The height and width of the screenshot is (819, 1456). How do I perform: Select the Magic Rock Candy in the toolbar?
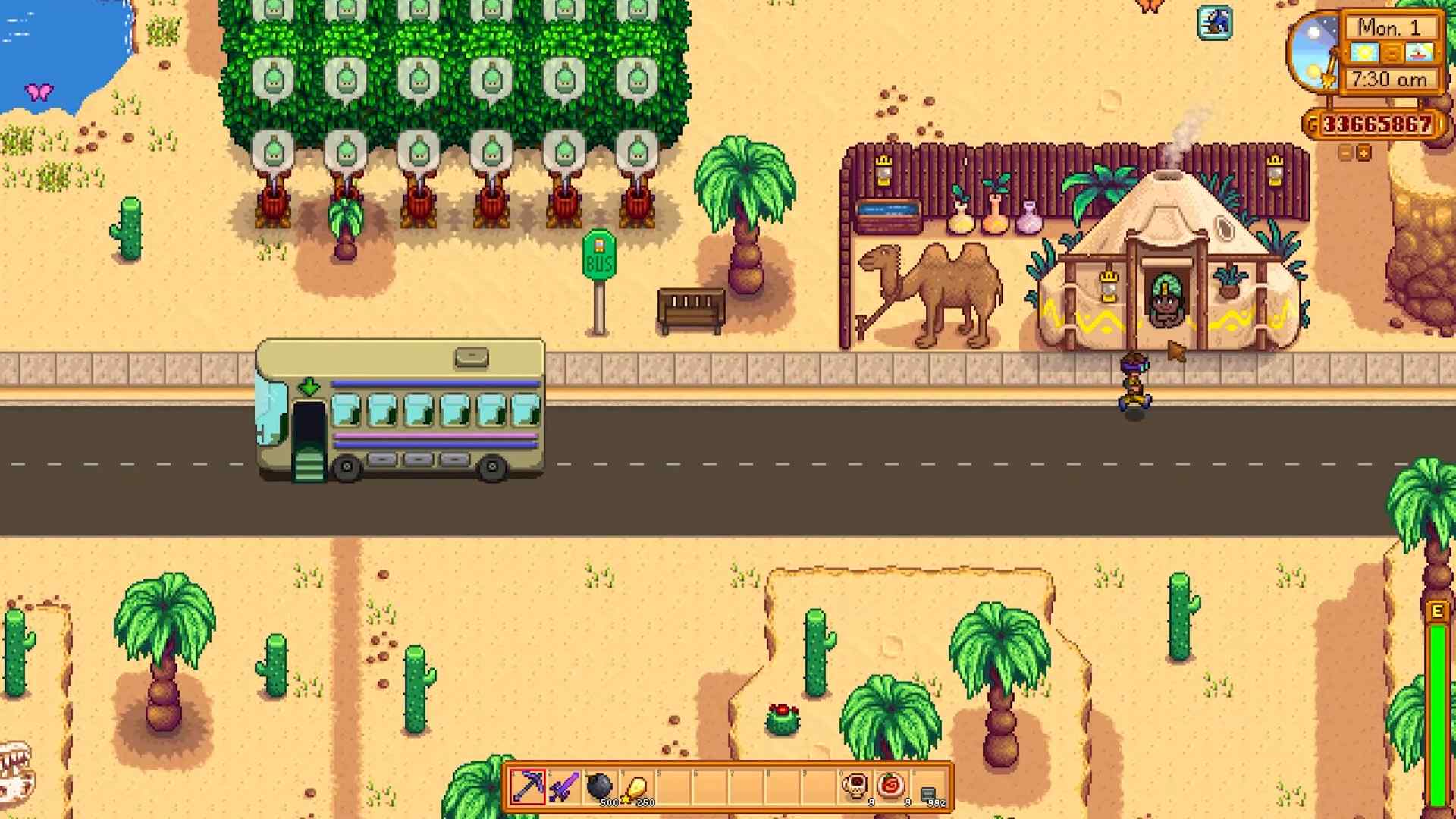tap(889, 786)
